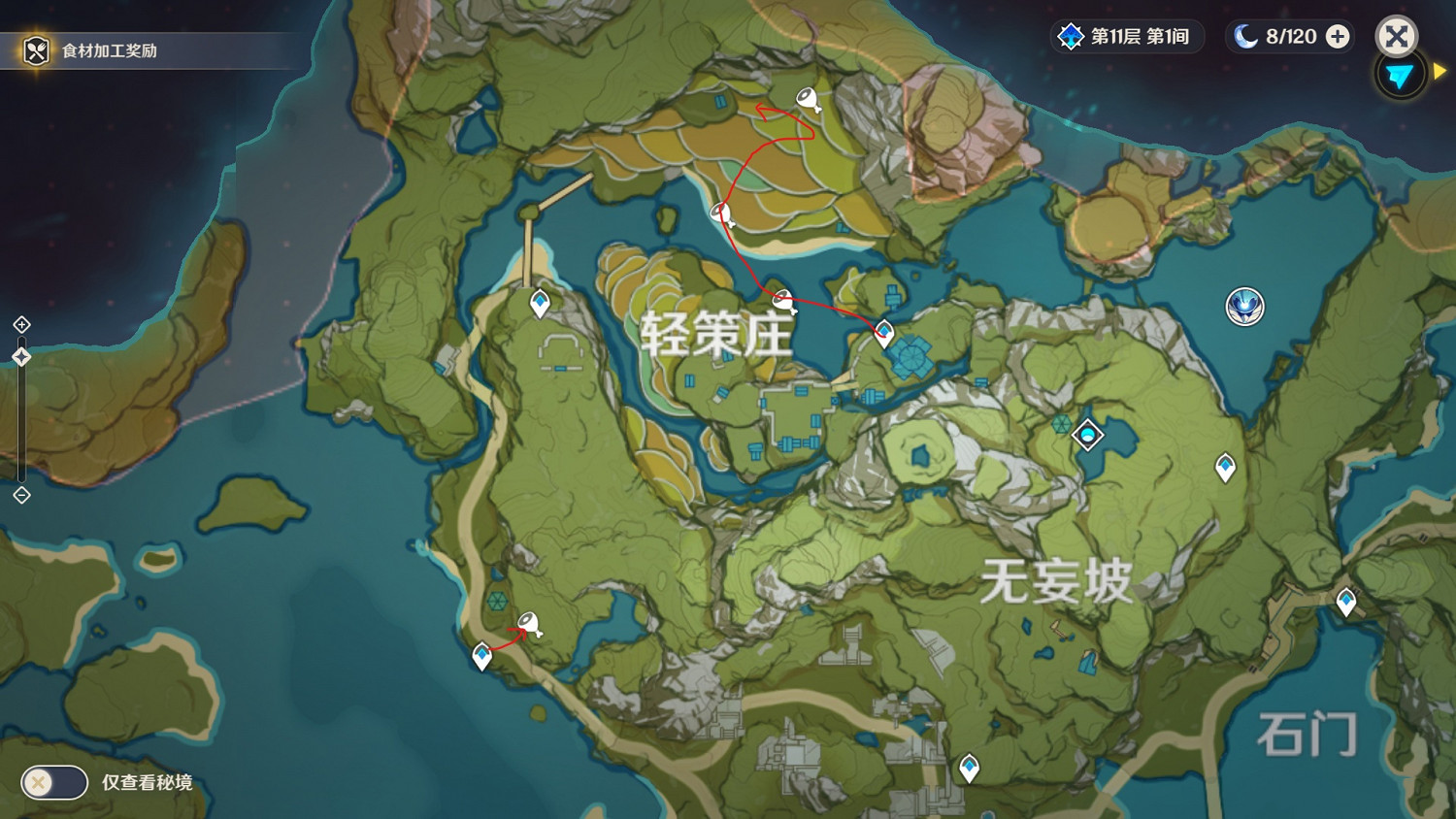Click the domain icon in the southwest hills

pos(496,602)
